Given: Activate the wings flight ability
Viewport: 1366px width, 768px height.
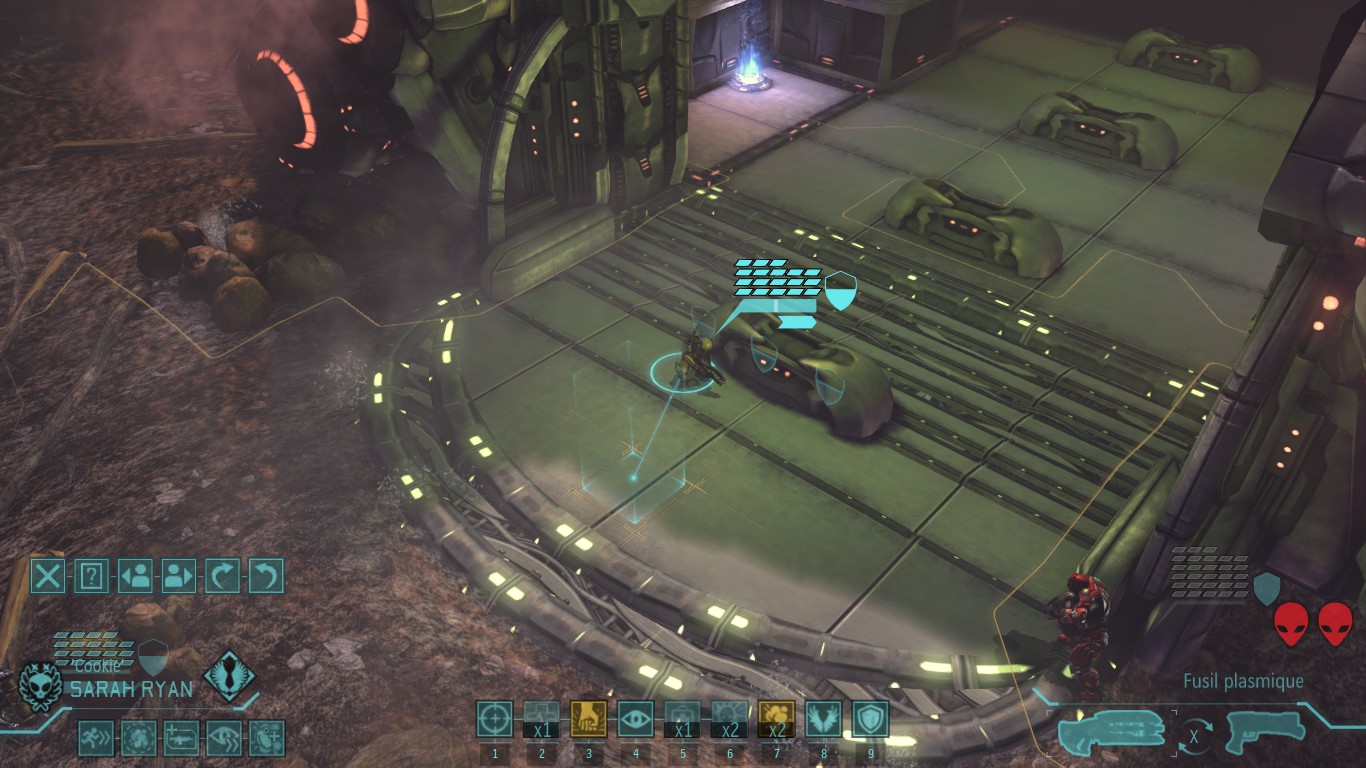Looking at the screenshot, I should (824, 718).
